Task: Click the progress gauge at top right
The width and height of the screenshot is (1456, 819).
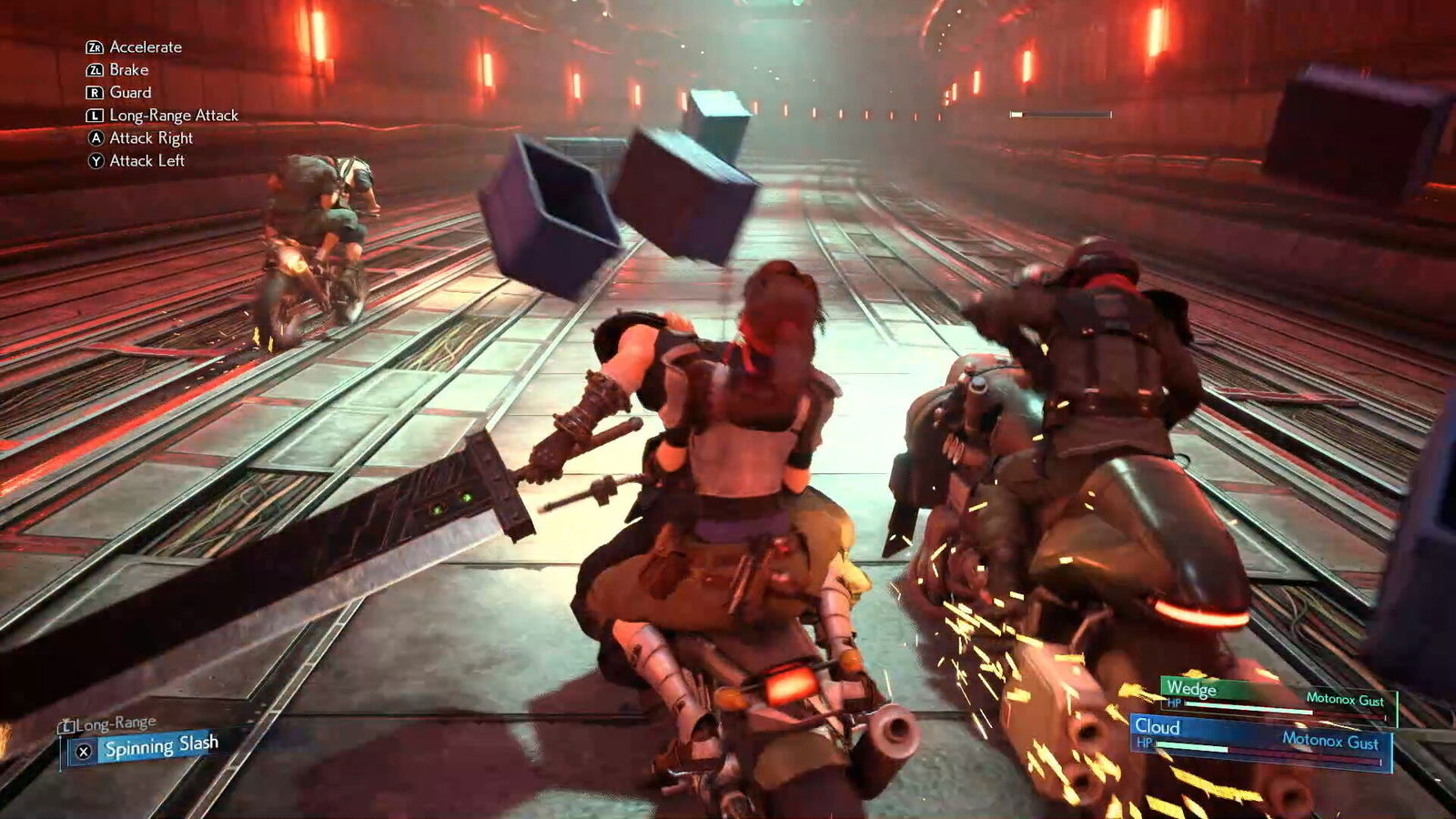Action: (x=1060, y=116)
